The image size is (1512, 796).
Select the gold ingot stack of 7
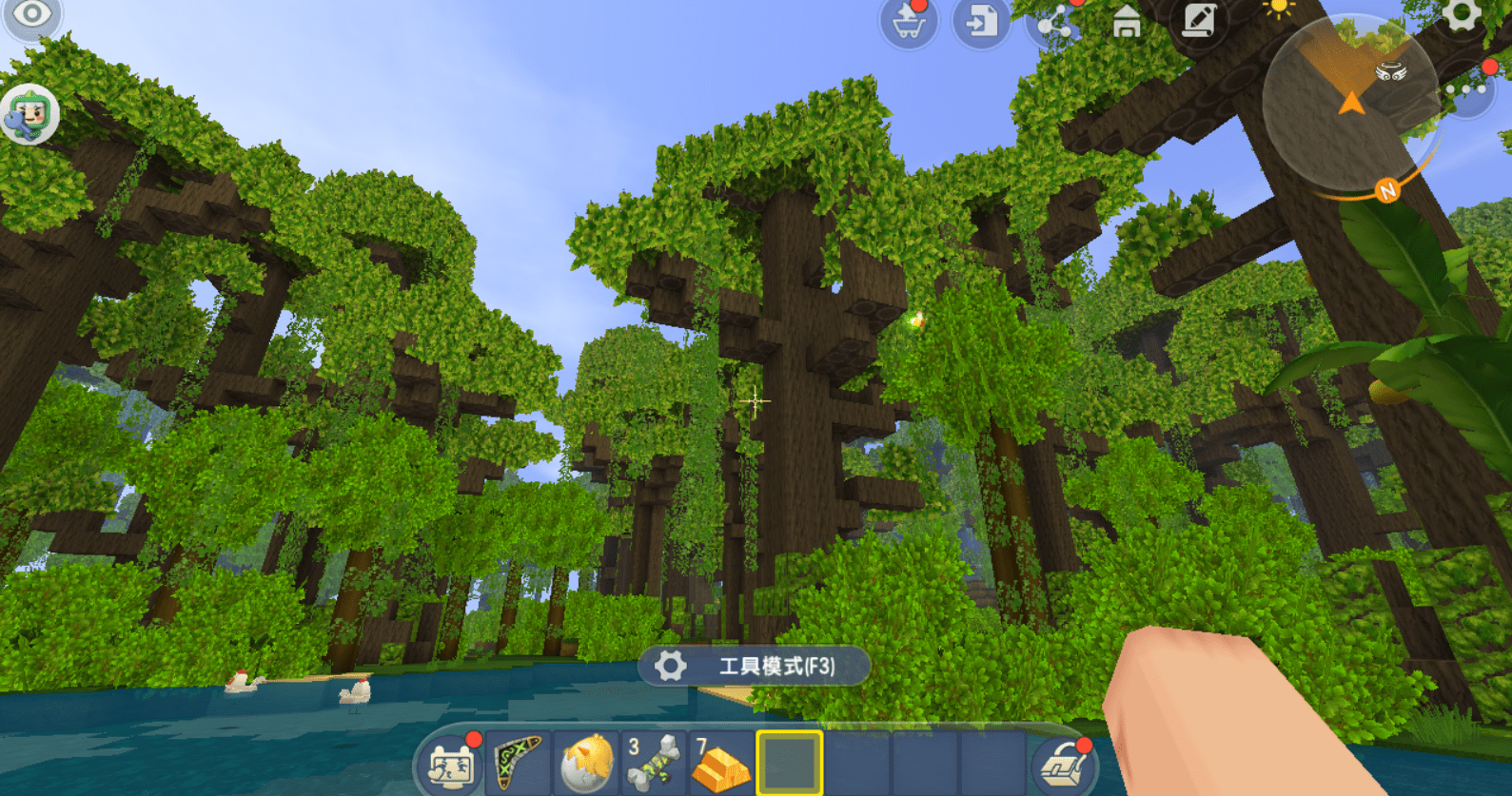(720, 763)
